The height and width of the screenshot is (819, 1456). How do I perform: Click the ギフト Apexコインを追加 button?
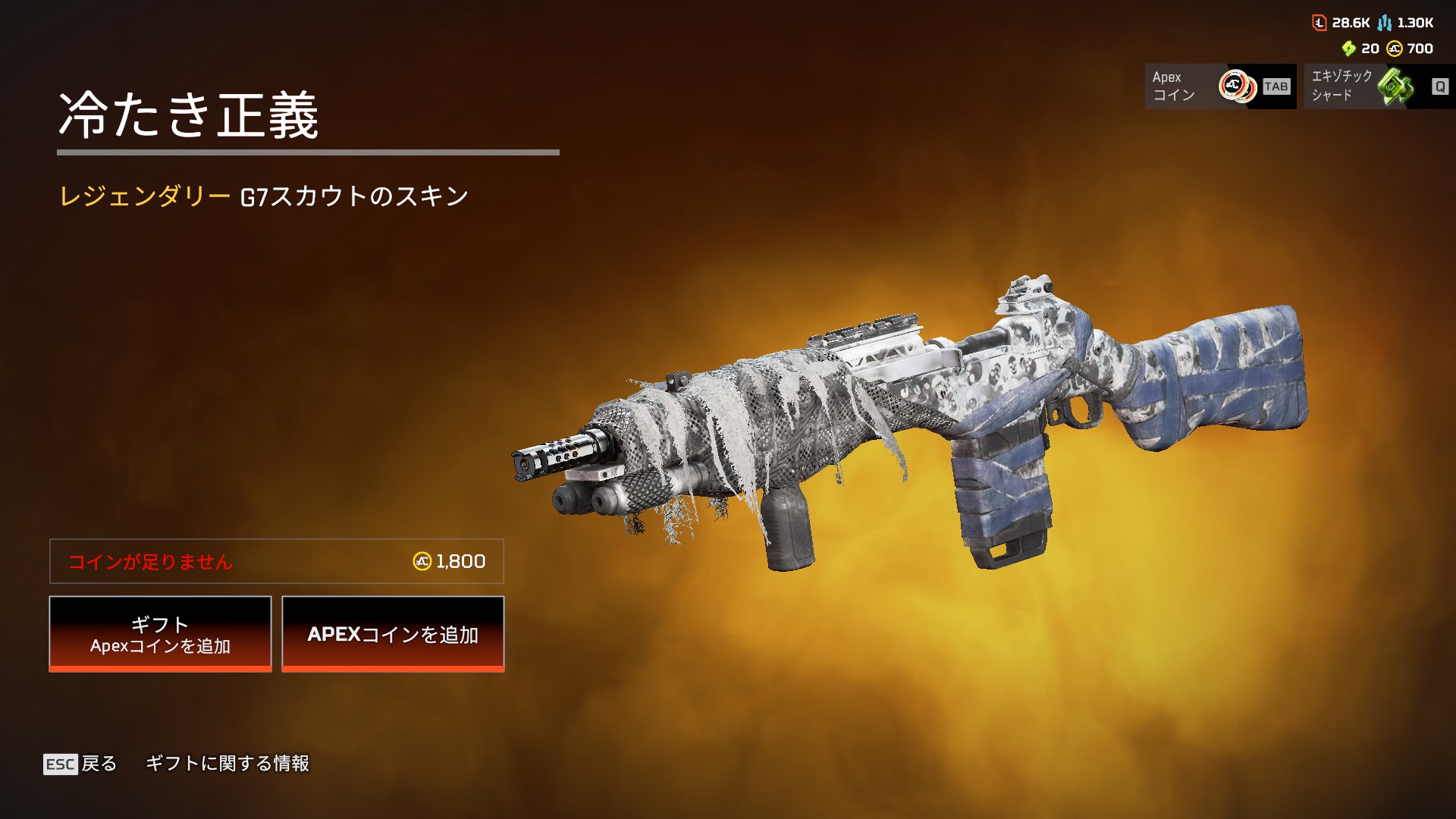[160, 634]
